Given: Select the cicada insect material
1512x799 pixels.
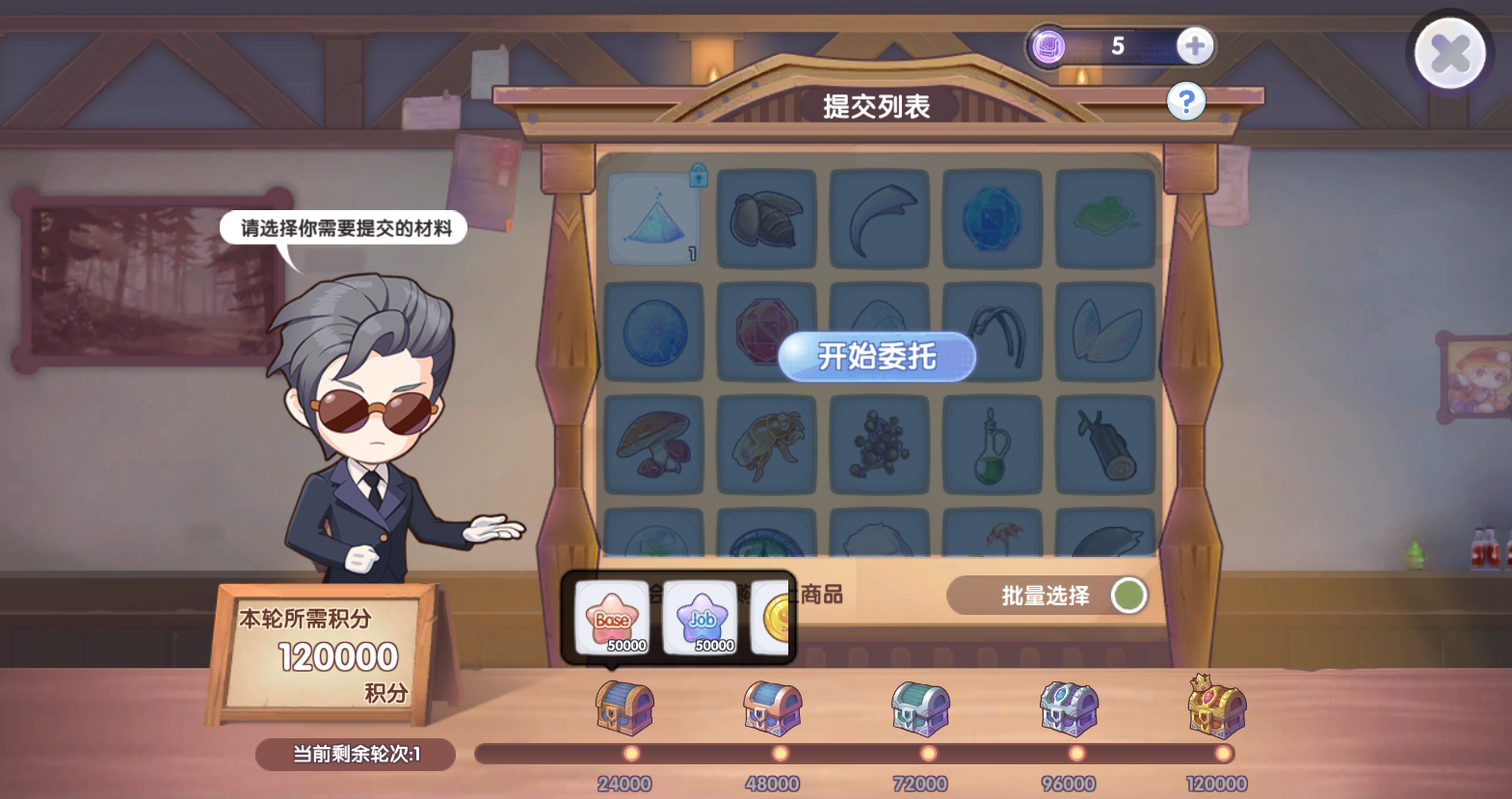Looking at the screenshot, I should 766,445.
